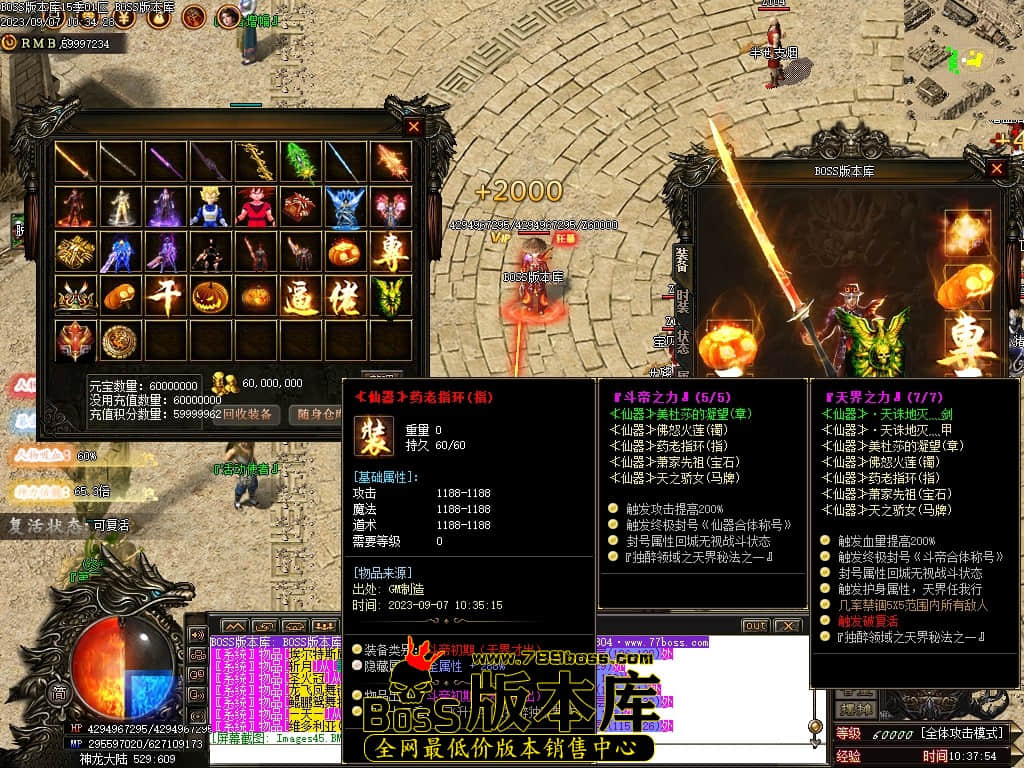Click the 回收装备 recycle equipment button

248,414
